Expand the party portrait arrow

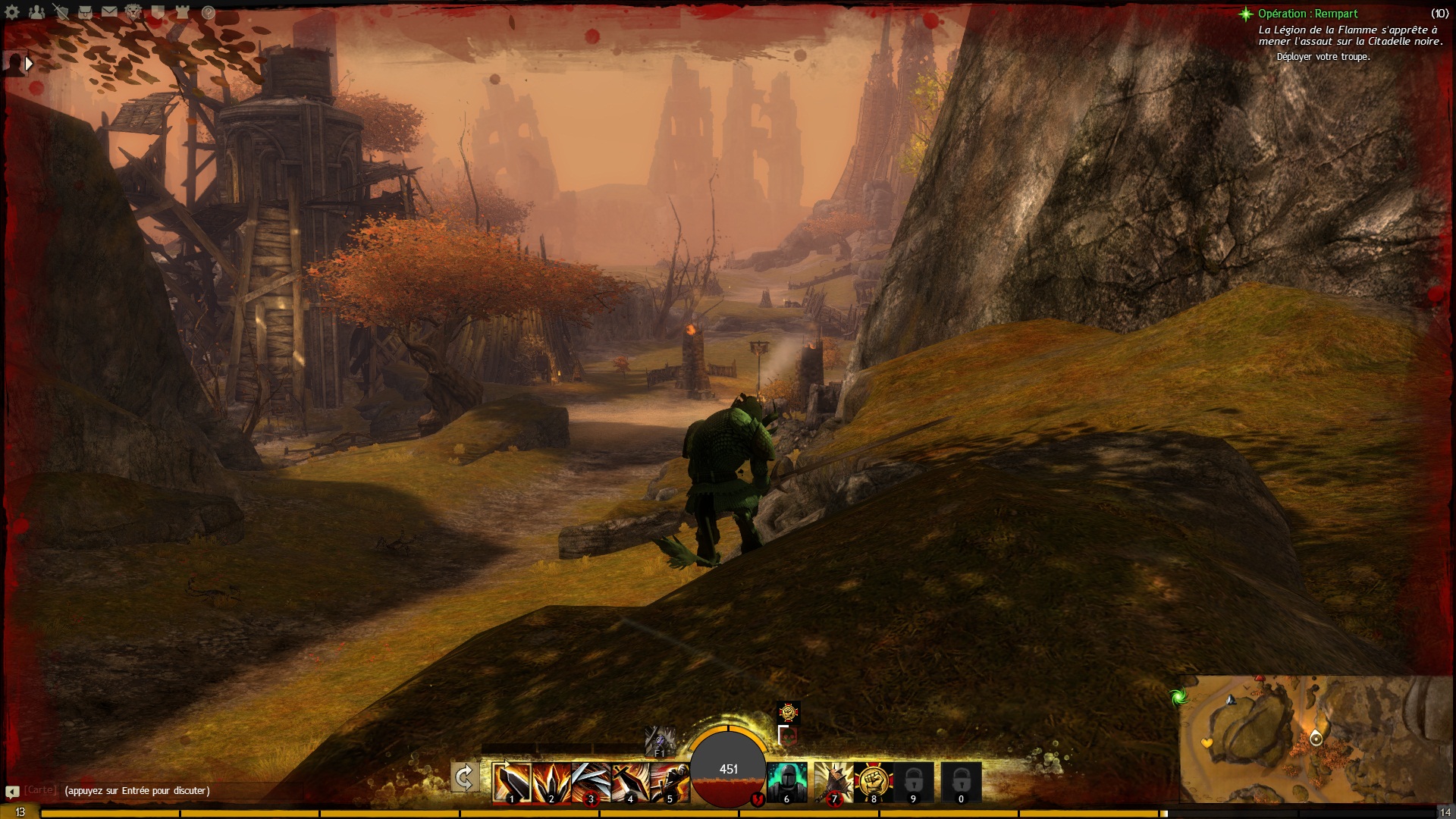pos(29,64)
